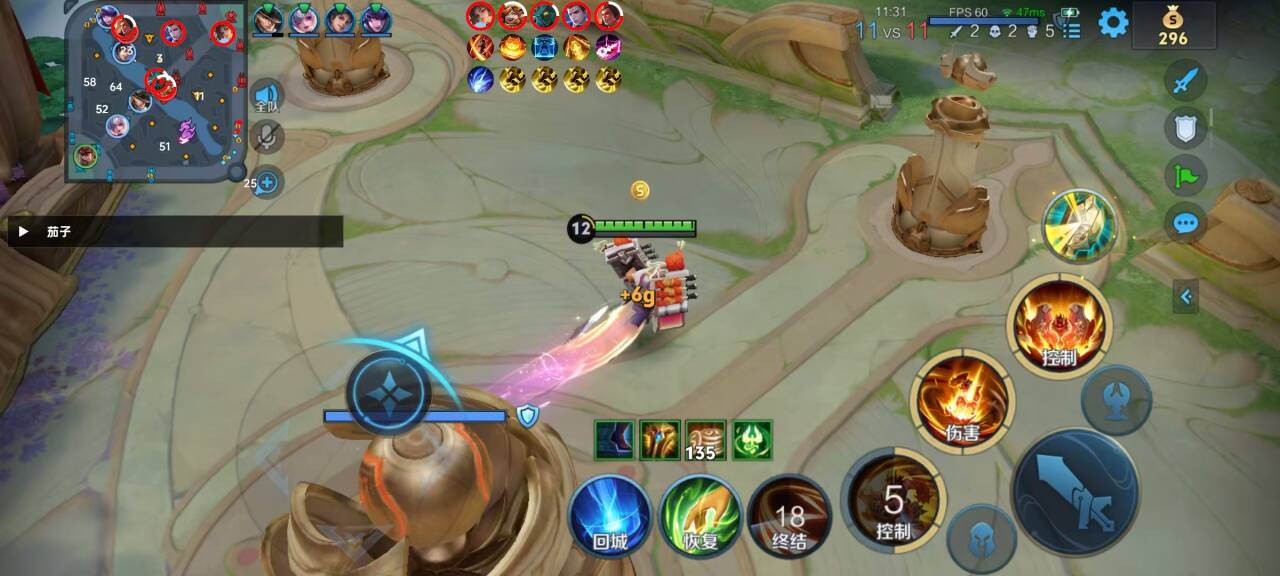The height and width of the screenshot is (576, 1280).
Task: Open the shop via gold counter
Action: click(x=1173, y=26)
